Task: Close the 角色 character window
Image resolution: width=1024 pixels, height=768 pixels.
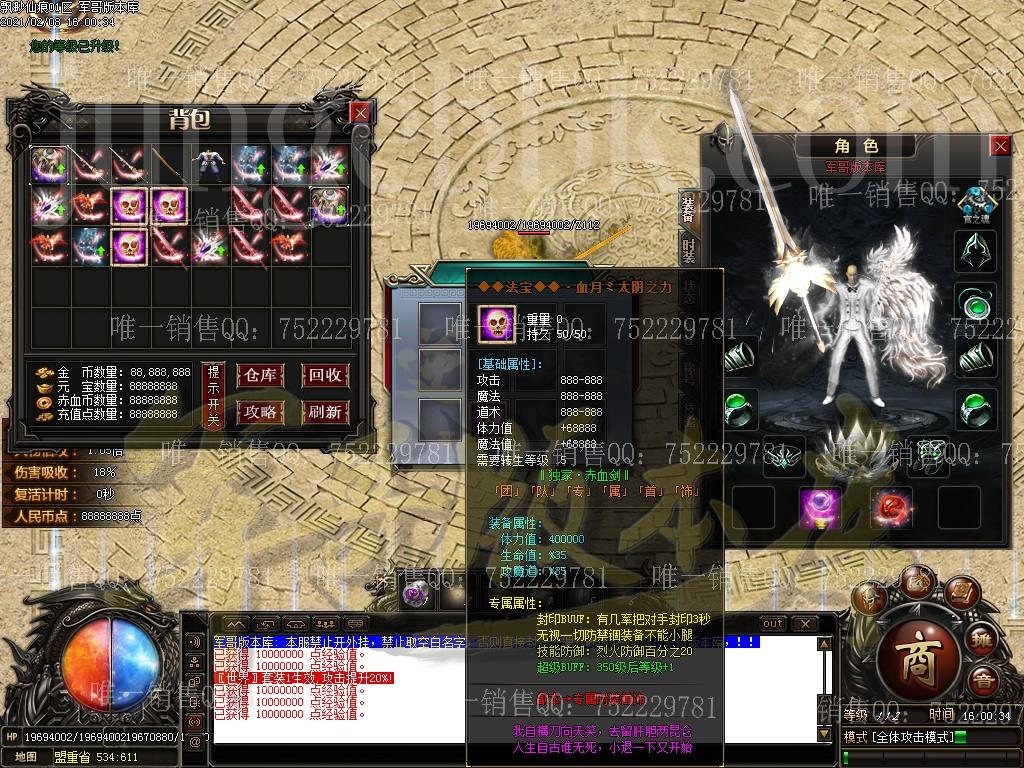Action: (x=1000, y=146)
